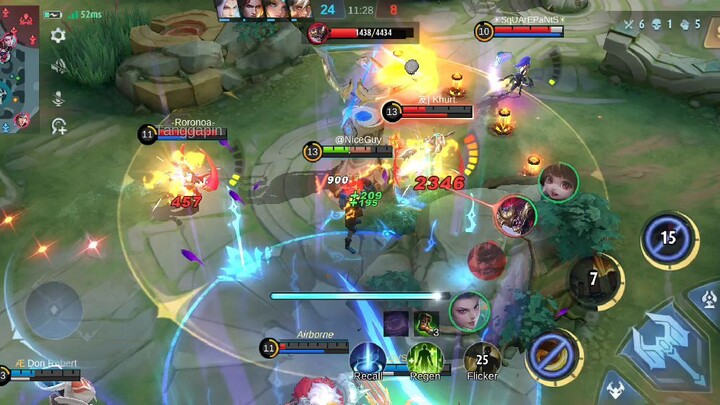720x405 pixels.
Task: Open settings with the gear icon
Action: 58,35
